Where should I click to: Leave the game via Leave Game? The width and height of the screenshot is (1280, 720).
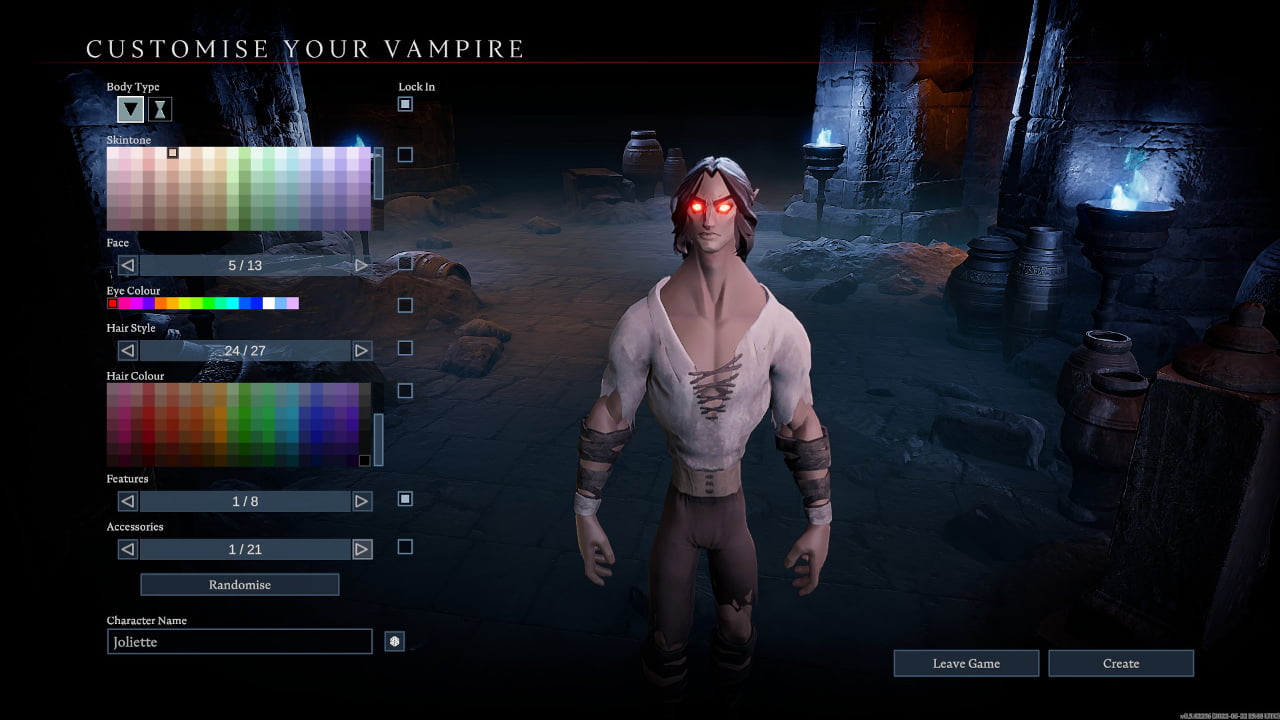[965, 663]
